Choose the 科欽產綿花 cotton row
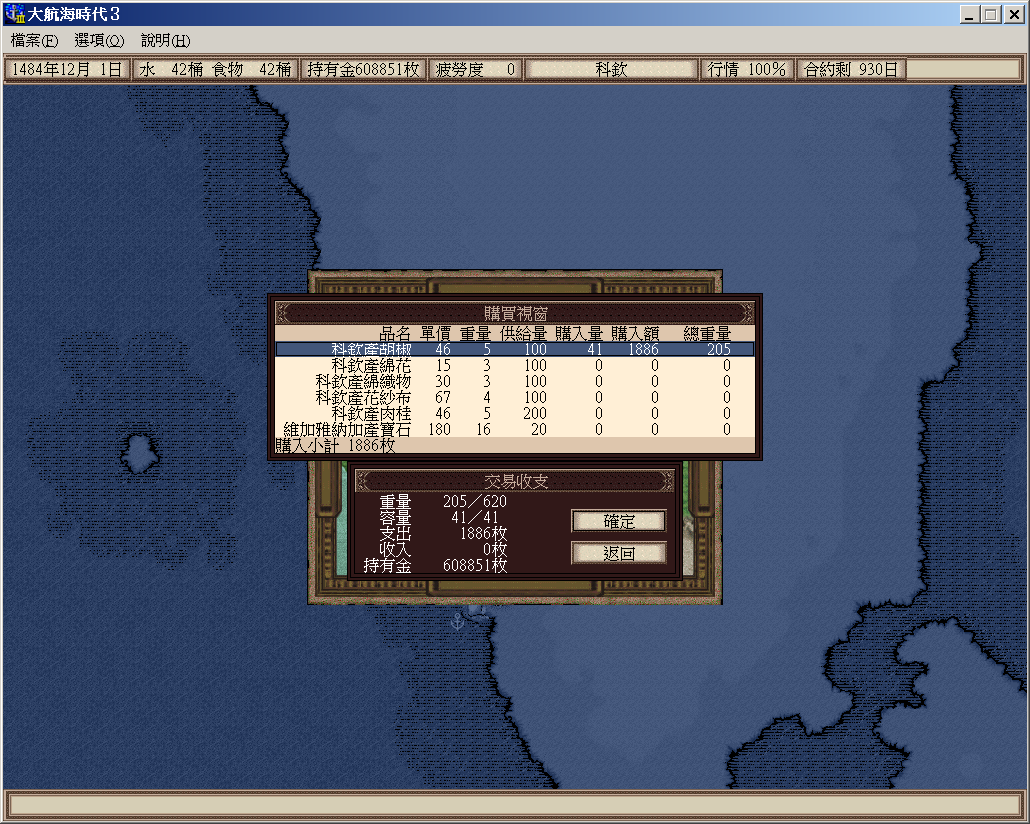The image size is (1030, 824). [x=514, y=366]
